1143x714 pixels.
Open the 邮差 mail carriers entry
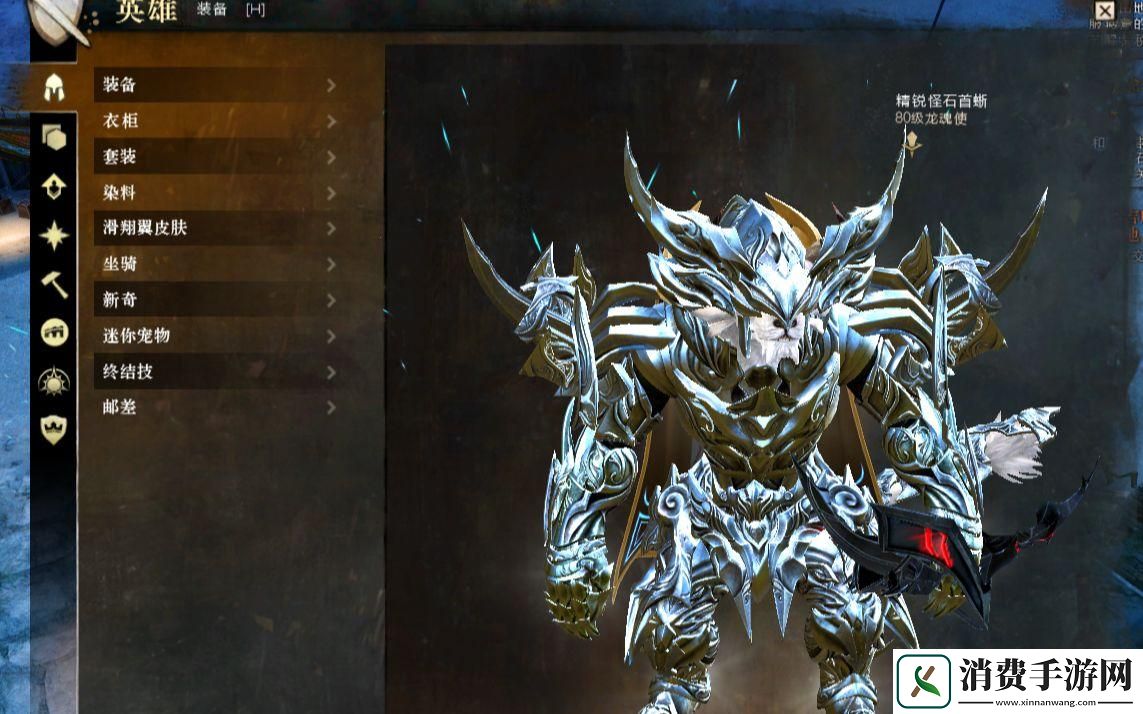pyautogui.click(x=216, y=407)
